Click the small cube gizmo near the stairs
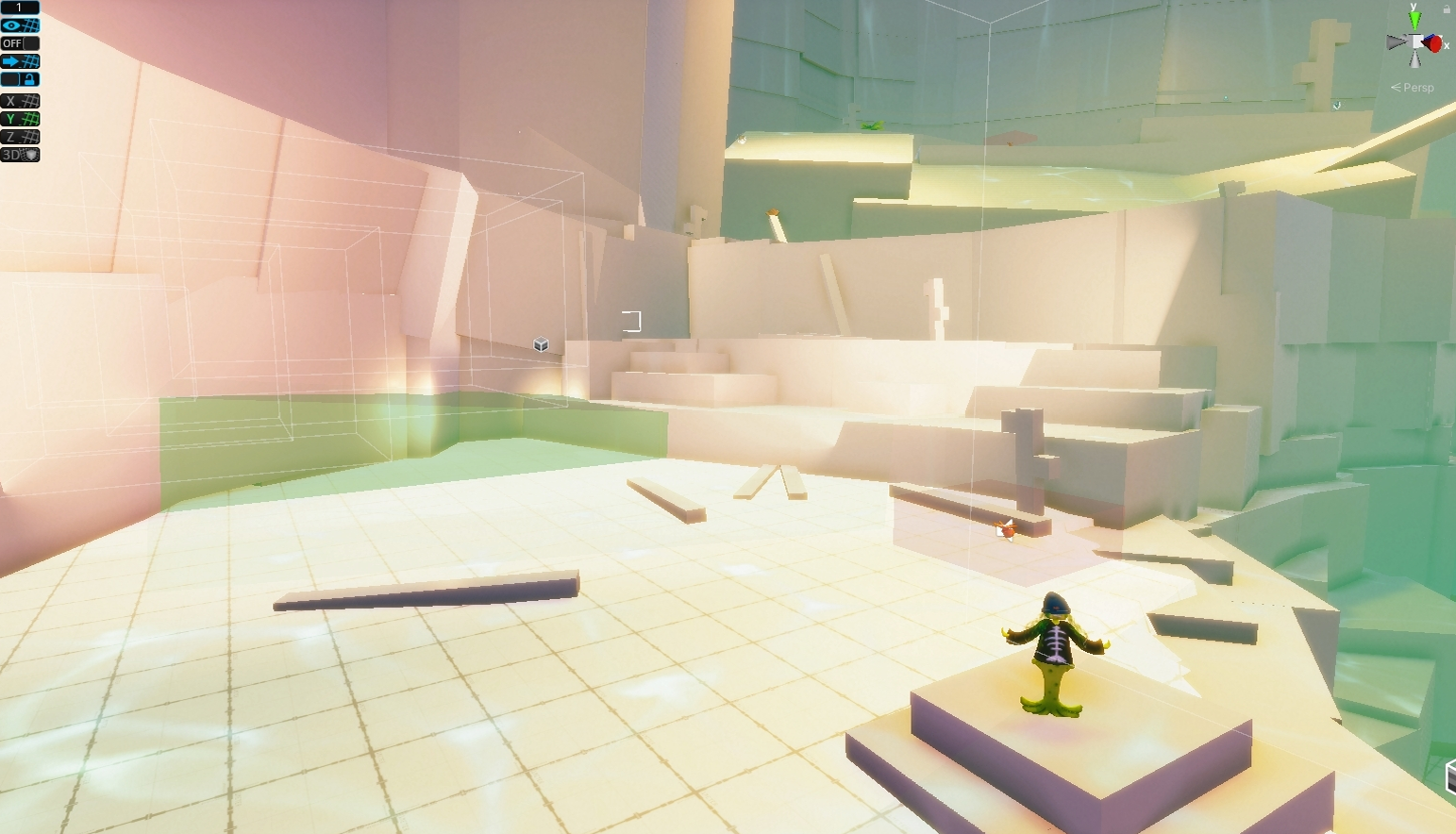Image resolution: width=1456 pixels, height=834 pixels. (540, 345)
